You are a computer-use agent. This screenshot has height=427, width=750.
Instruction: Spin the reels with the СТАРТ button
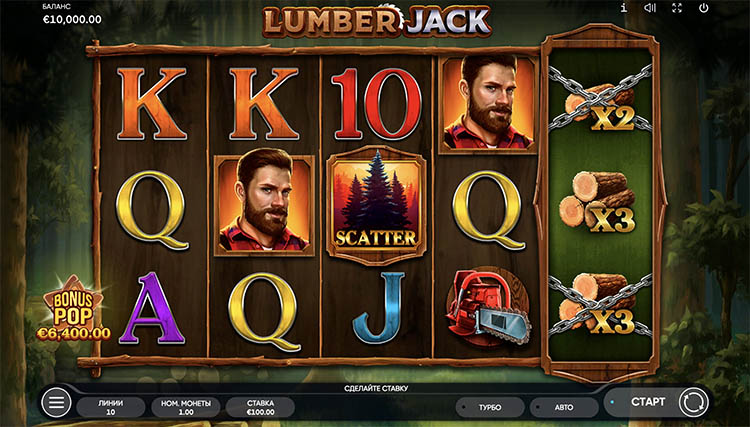coord(650,402)
